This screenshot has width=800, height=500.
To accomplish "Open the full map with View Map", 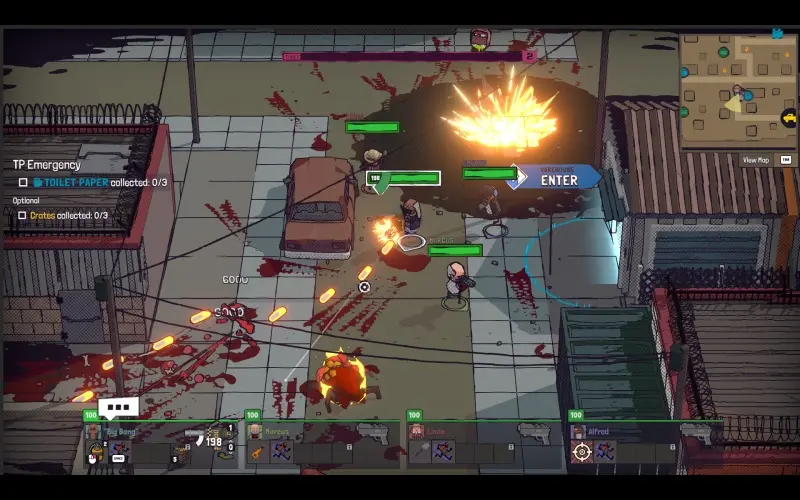I will (x=755, y=160).
